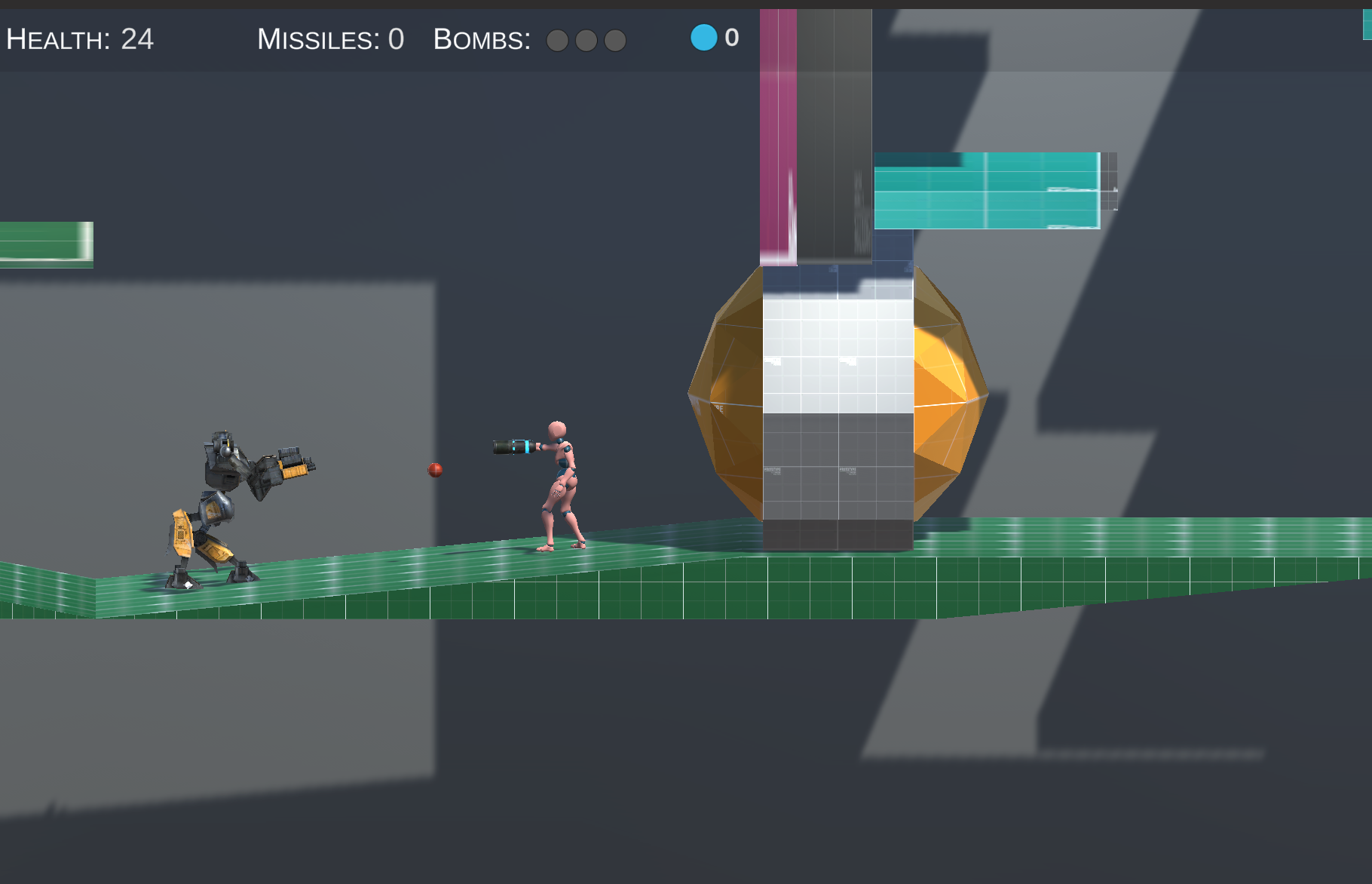Image resolution: width=1372 pixels, height=884 pixels.
Task: Click the third gray bomb slot indicator
Action: [x=616, y=42]
